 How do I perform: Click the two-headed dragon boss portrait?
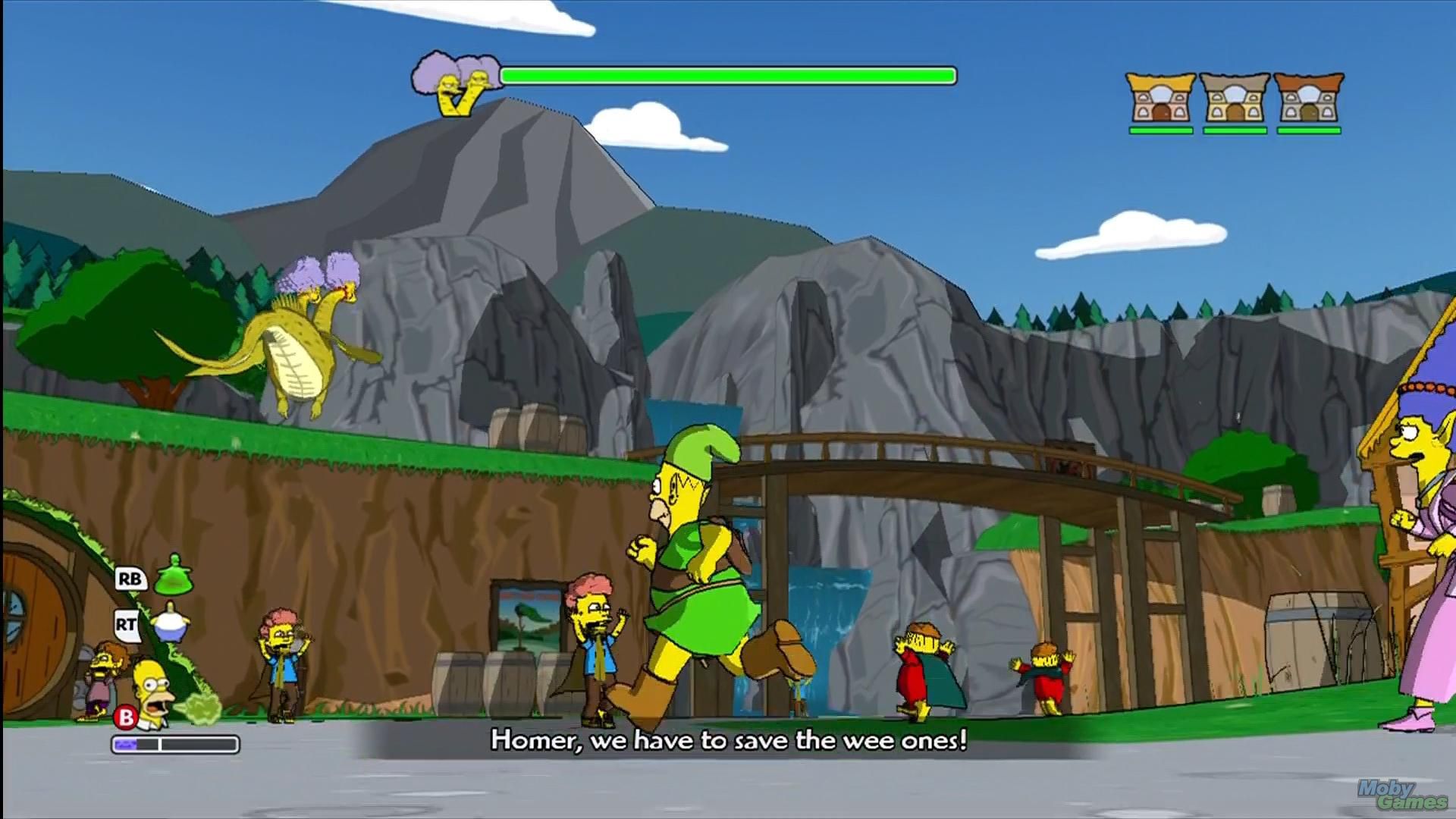[455, 80]
